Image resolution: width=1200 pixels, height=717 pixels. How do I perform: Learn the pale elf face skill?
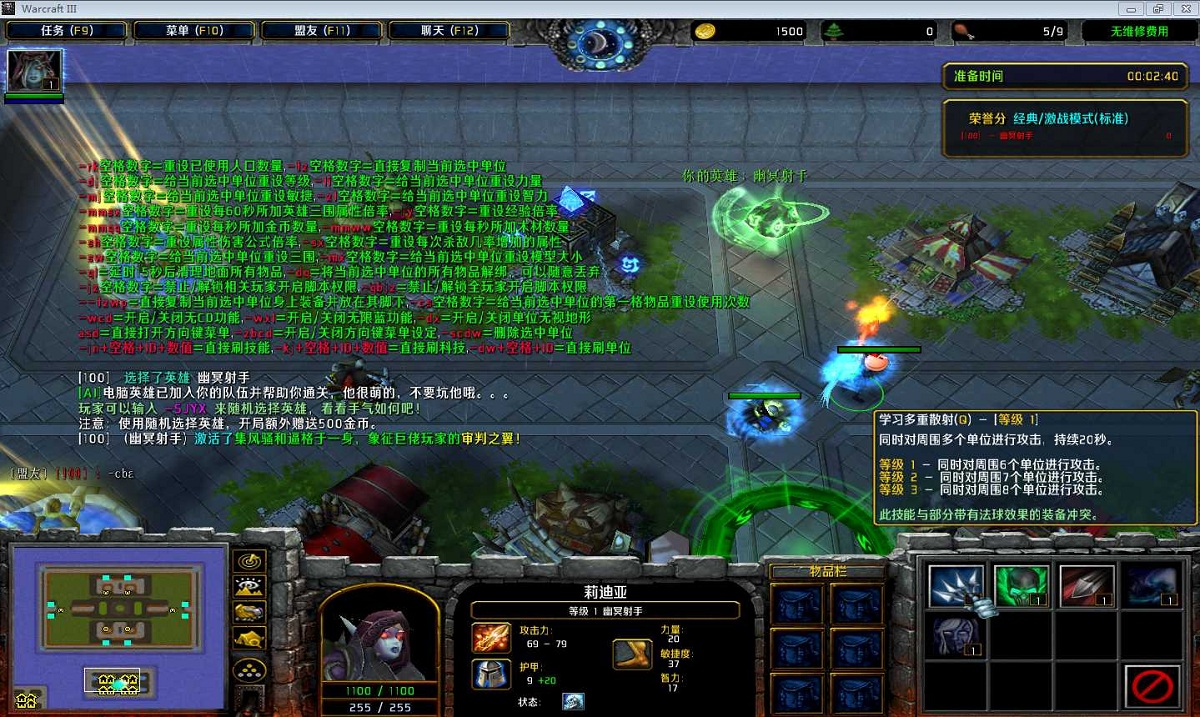(956, 637)
